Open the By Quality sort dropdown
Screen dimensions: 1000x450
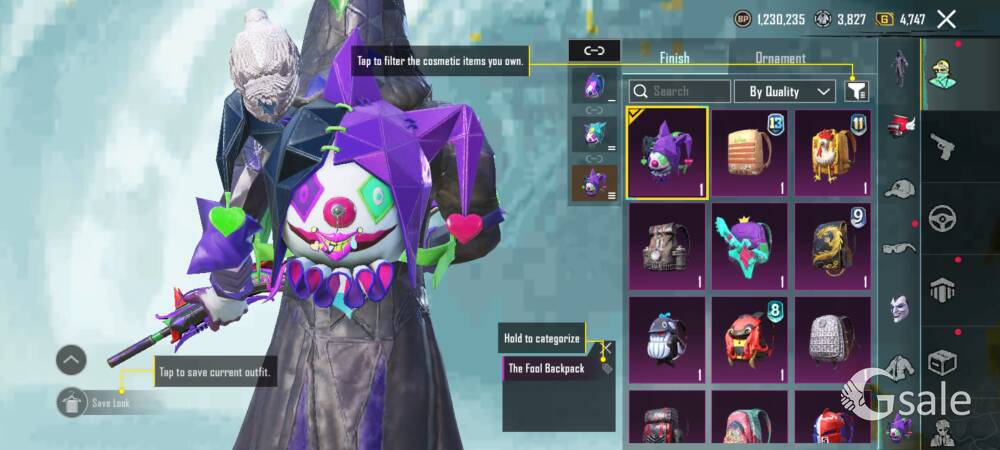[785, 91]
